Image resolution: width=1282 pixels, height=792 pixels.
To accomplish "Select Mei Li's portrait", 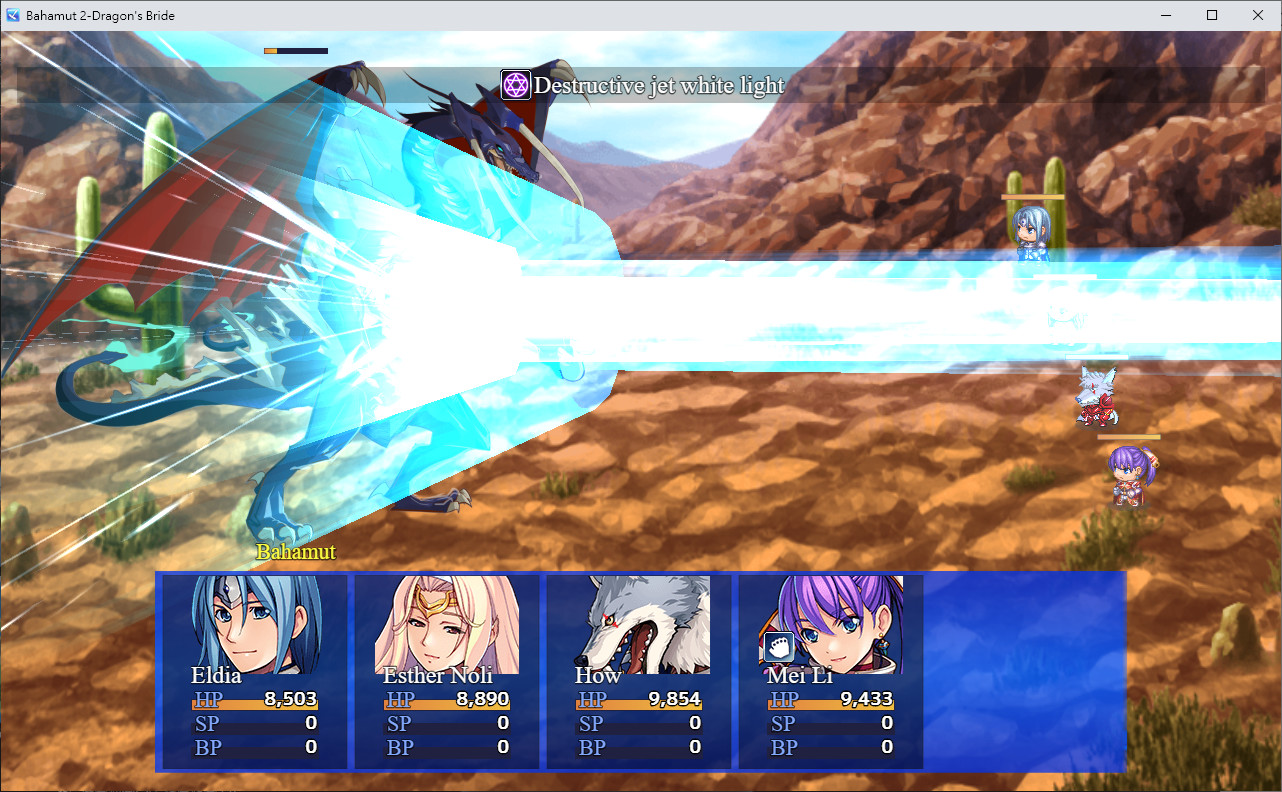I will click(x=828, y=620).
